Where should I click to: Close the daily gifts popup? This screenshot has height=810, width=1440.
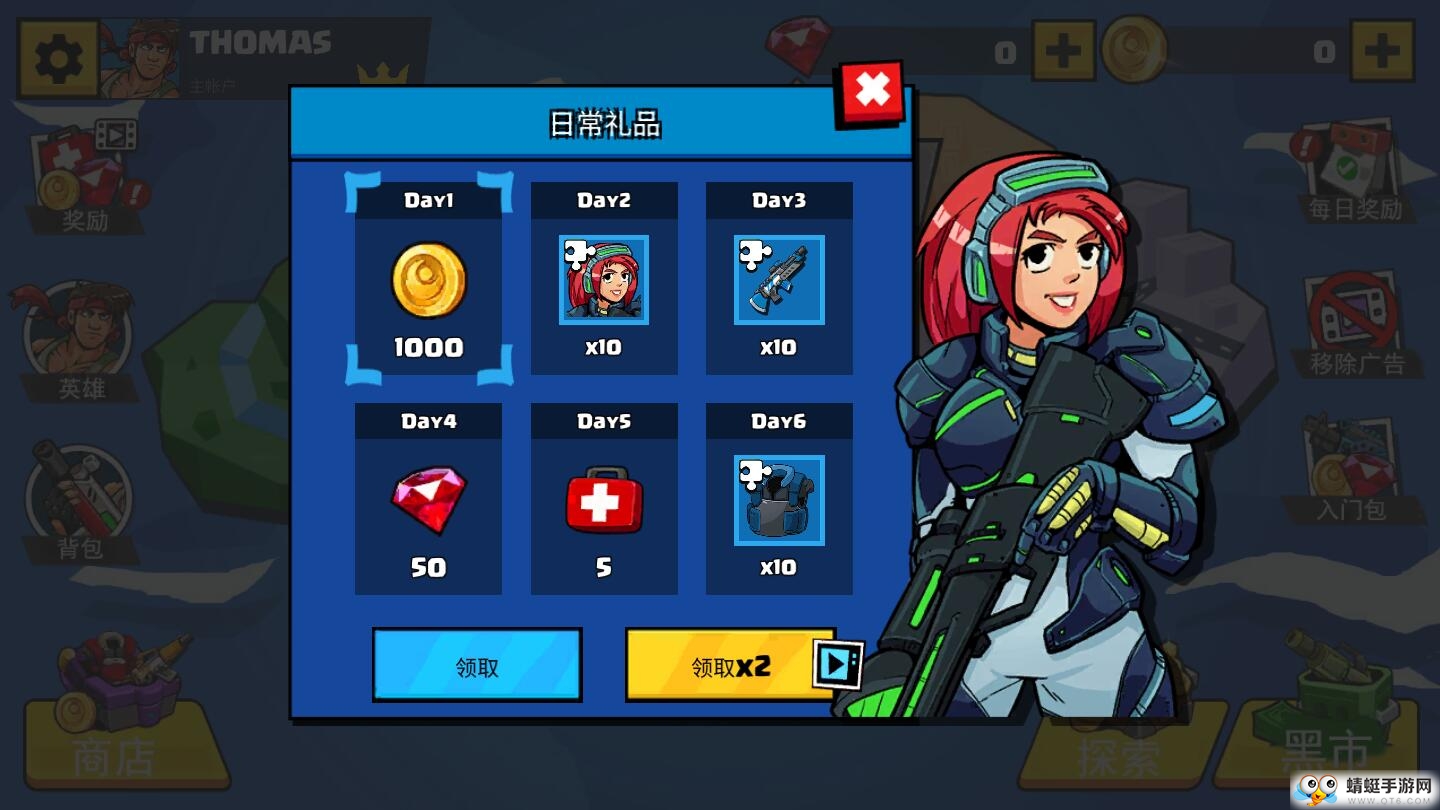(x=871, y=93)
